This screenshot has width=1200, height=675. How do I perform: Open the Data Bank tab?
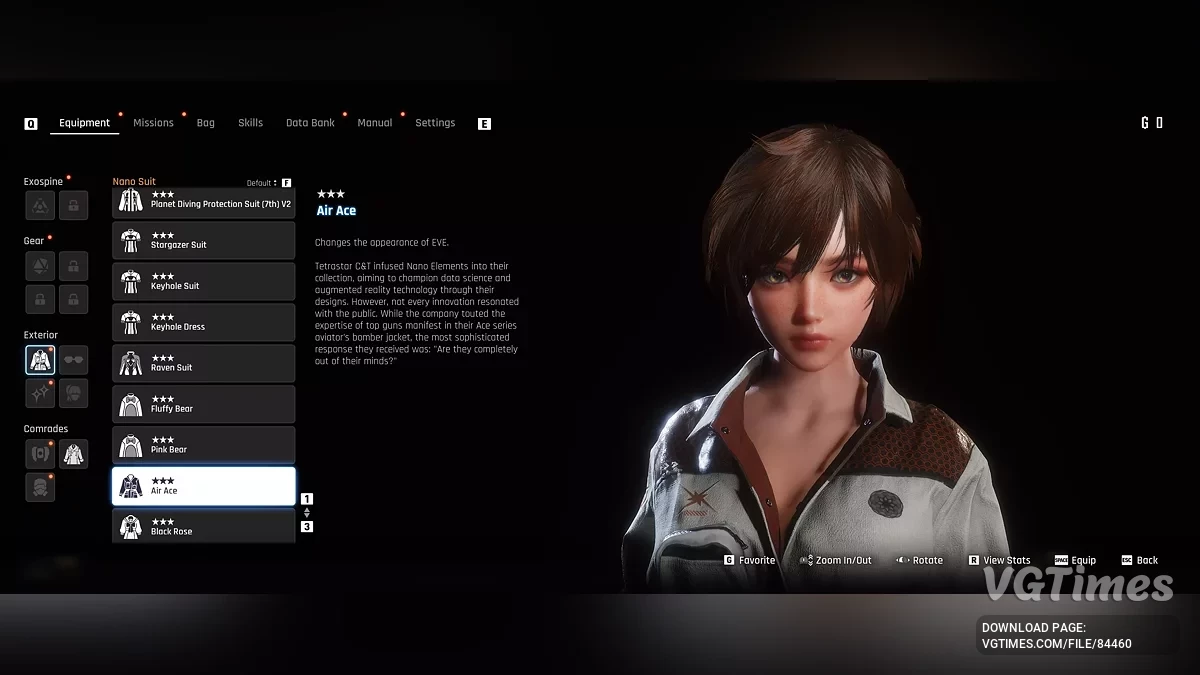(x=310, y=123)
